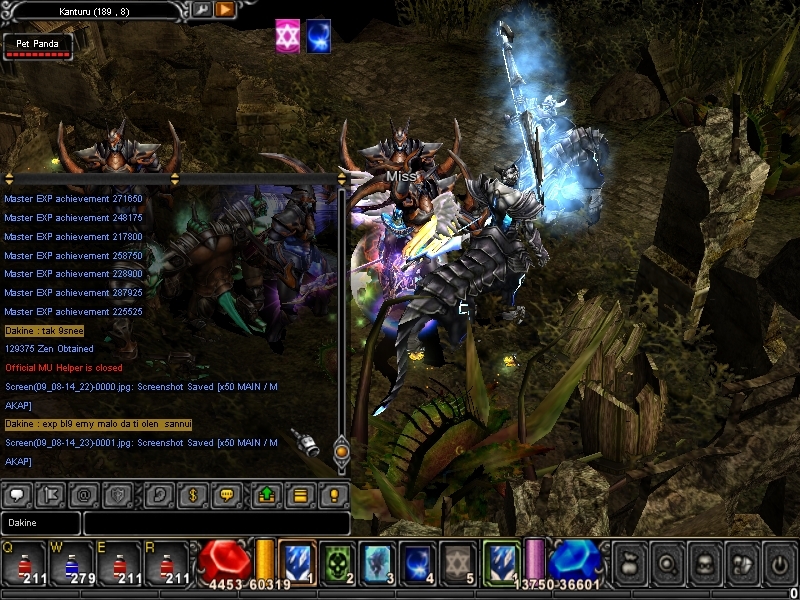Toggle the ear whisper block button

(158, 494)
